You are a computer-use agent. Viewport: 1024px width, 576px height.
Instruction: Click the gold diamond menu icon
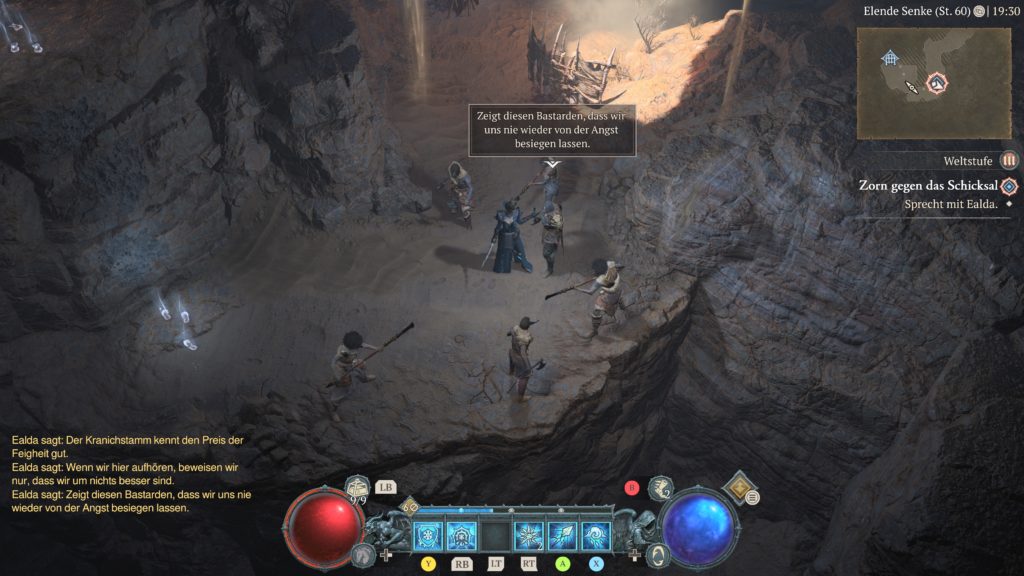(x=739, y=486)
